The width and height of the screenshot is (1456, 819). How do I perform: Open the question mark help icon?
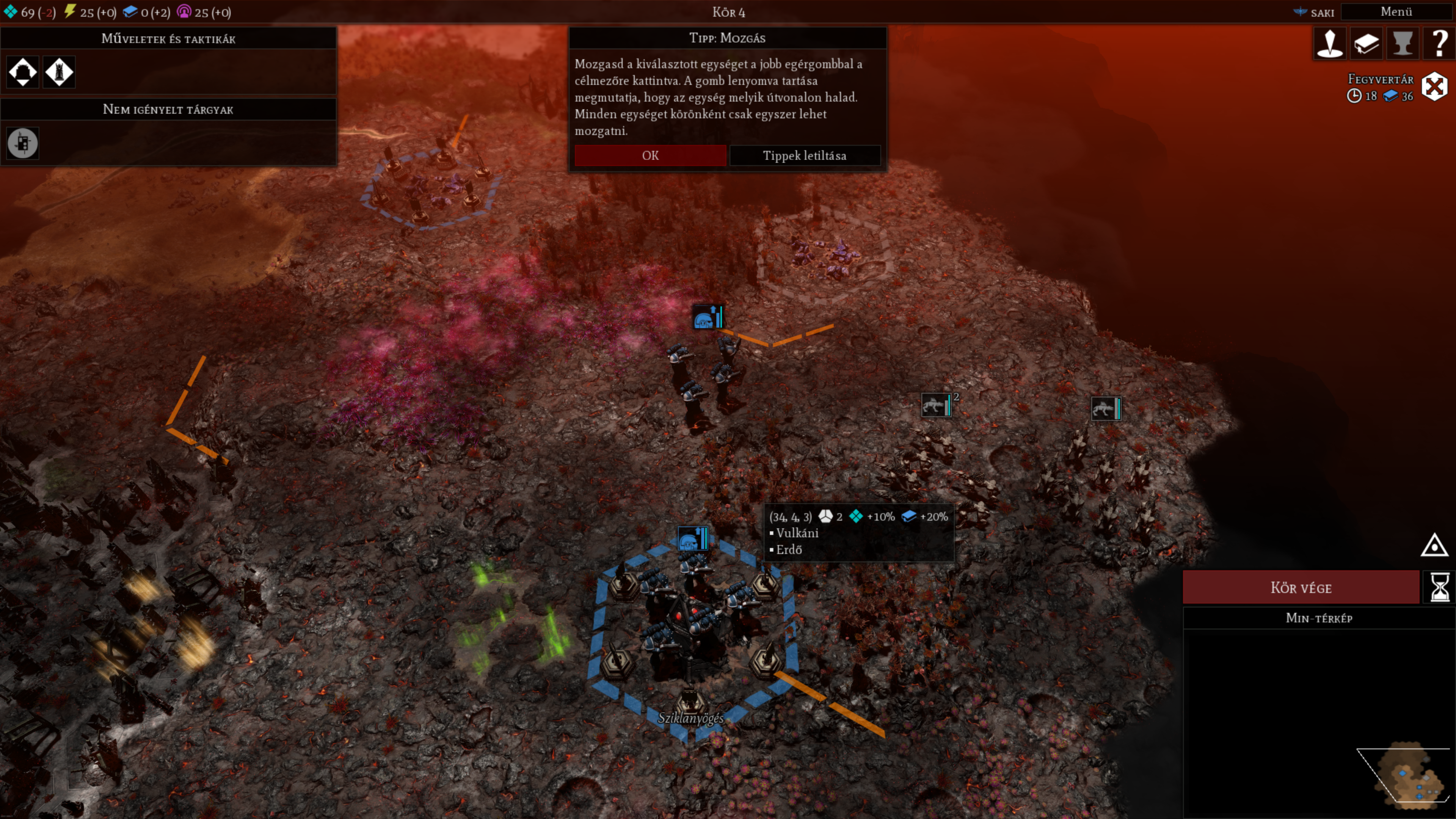pyautogui.click(x=1439, y=44)
